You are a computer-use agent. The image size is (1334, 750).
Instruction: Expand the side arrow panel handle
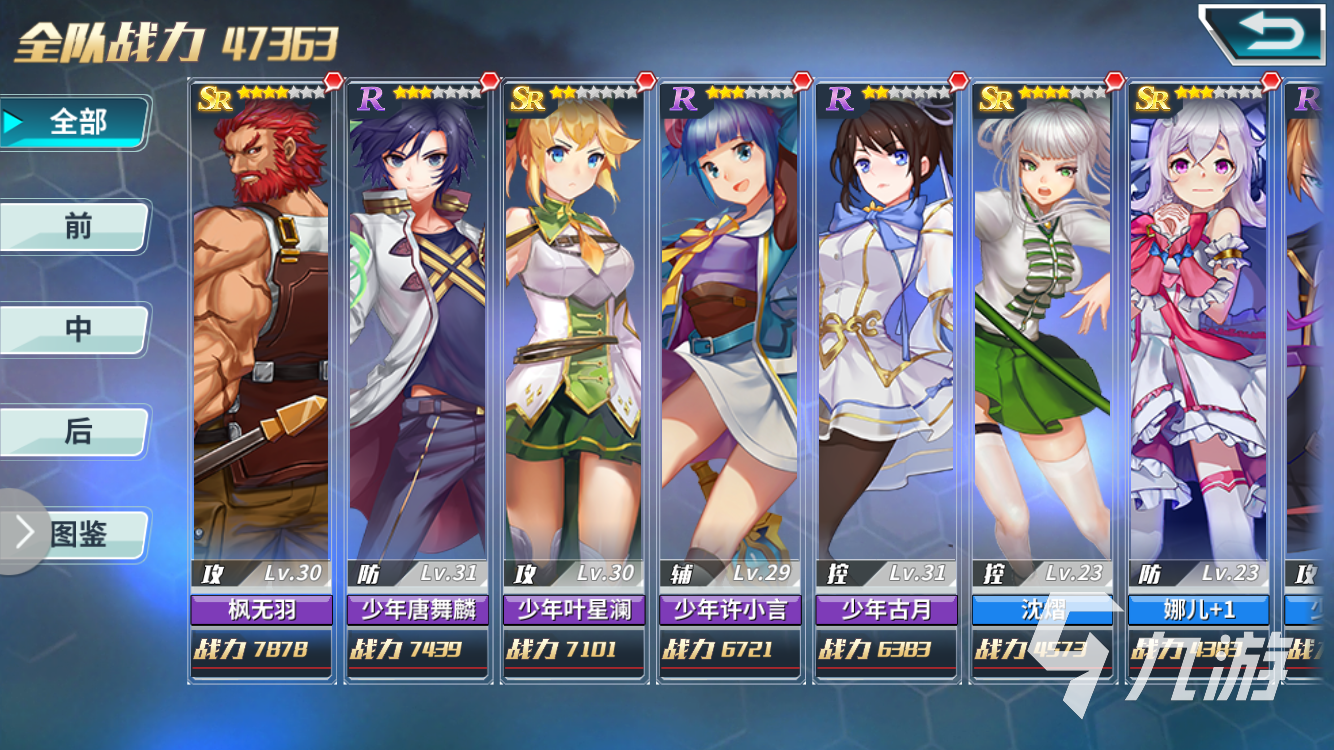(20, 533)
